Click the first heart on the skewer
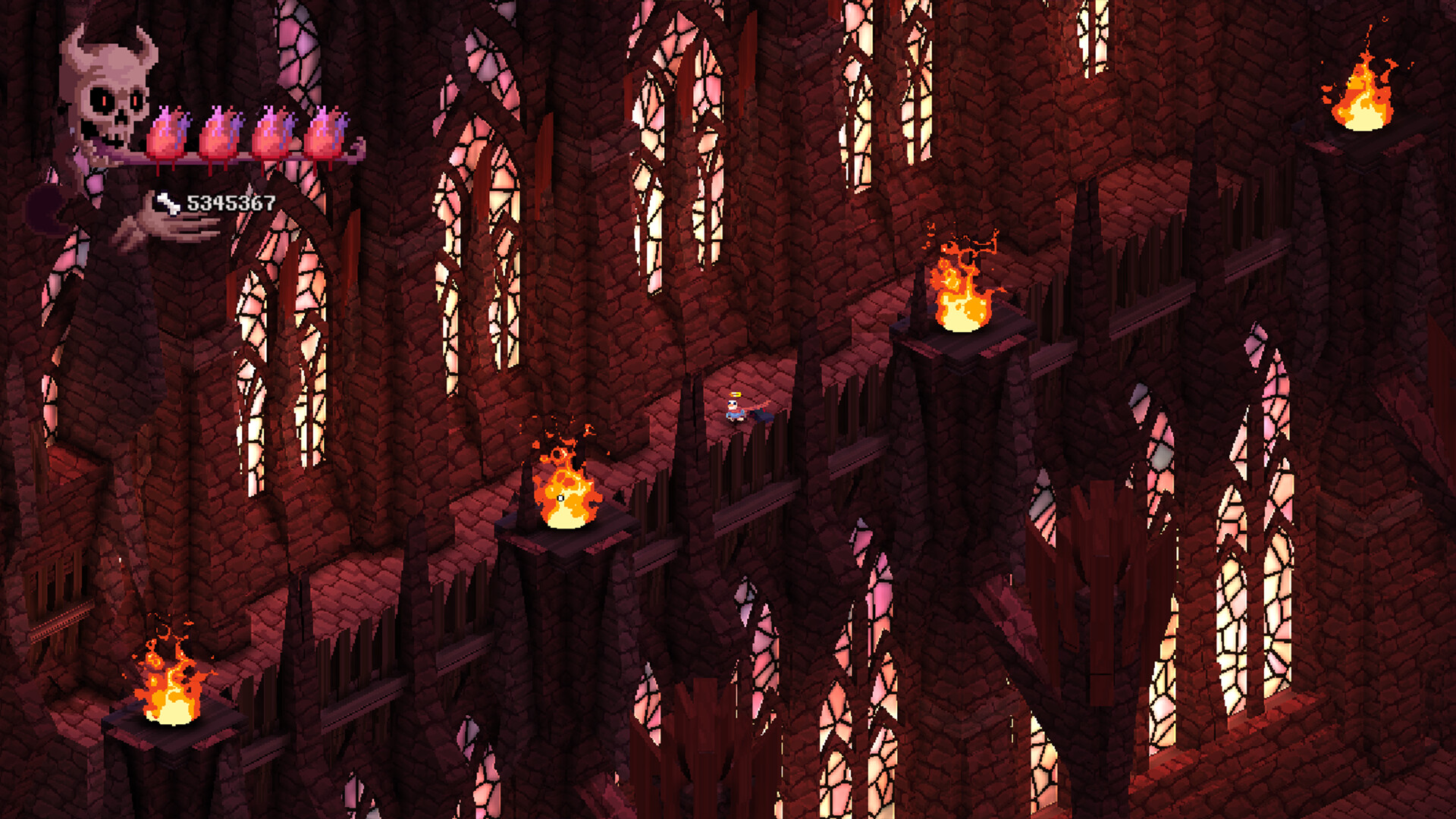The height and width of the screenshot is (819, 1456). (x=168, y=133)
